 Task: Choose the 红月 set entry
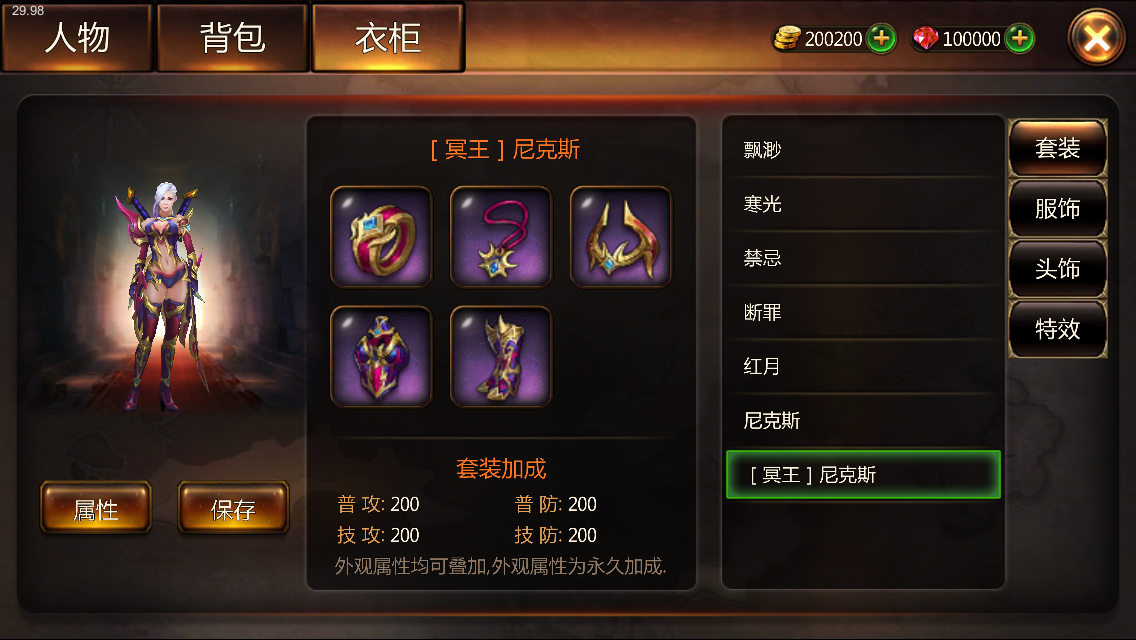862,366
